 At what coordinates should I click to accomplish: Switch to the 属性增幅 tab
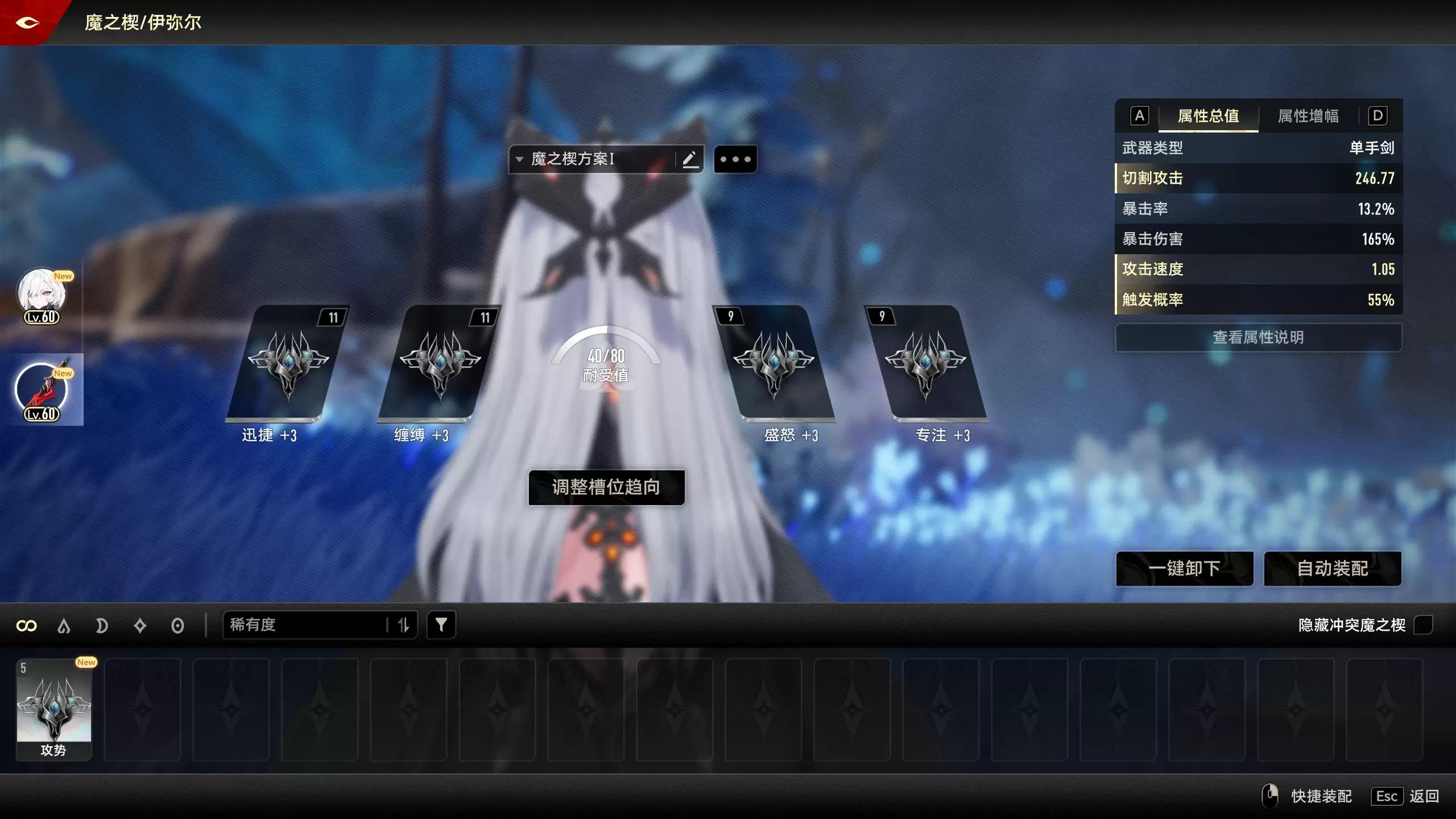1308,116
